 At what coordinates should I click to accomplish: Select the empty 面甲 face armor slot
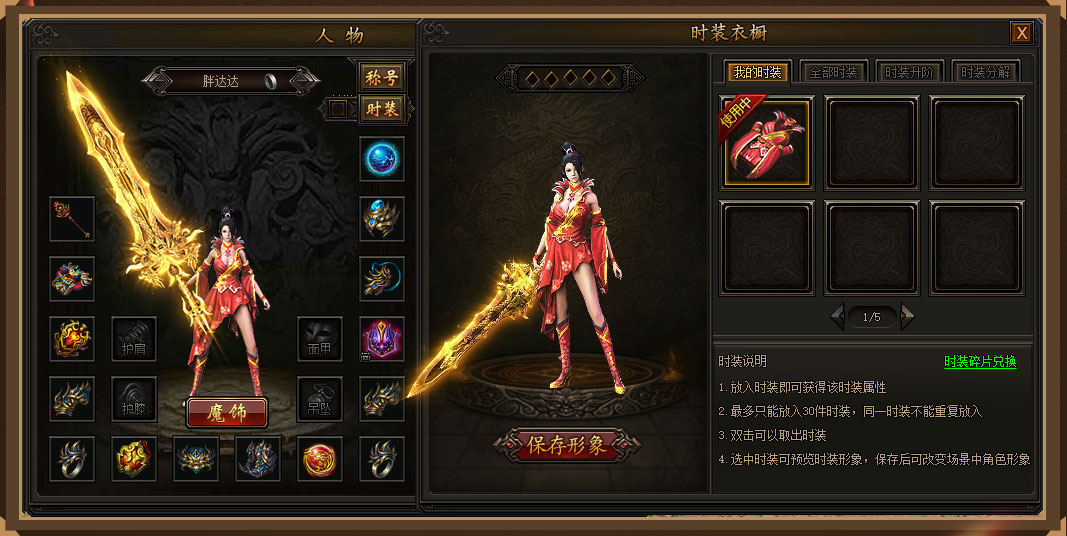coord(320,339)
